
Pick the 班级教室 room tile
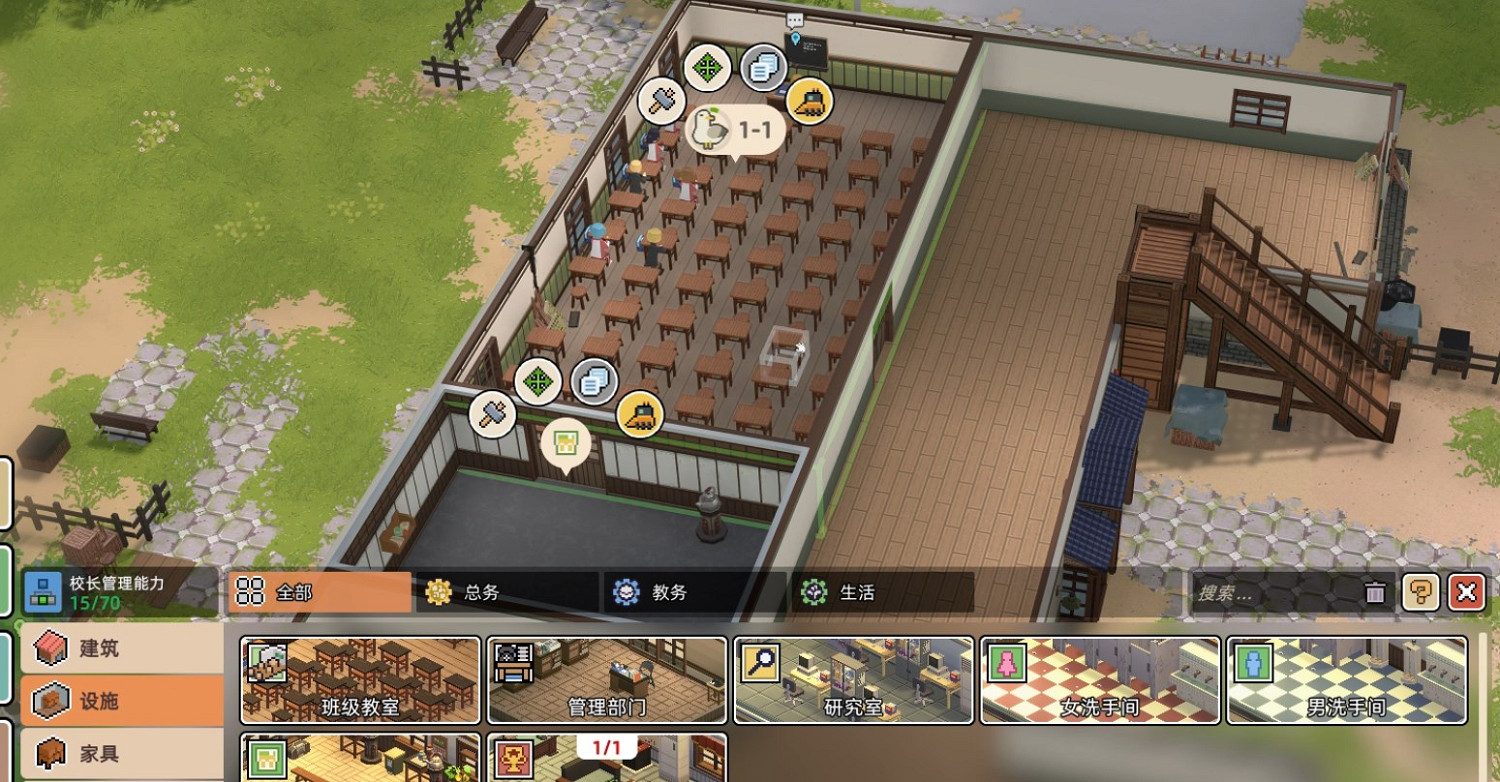point(360,680)
